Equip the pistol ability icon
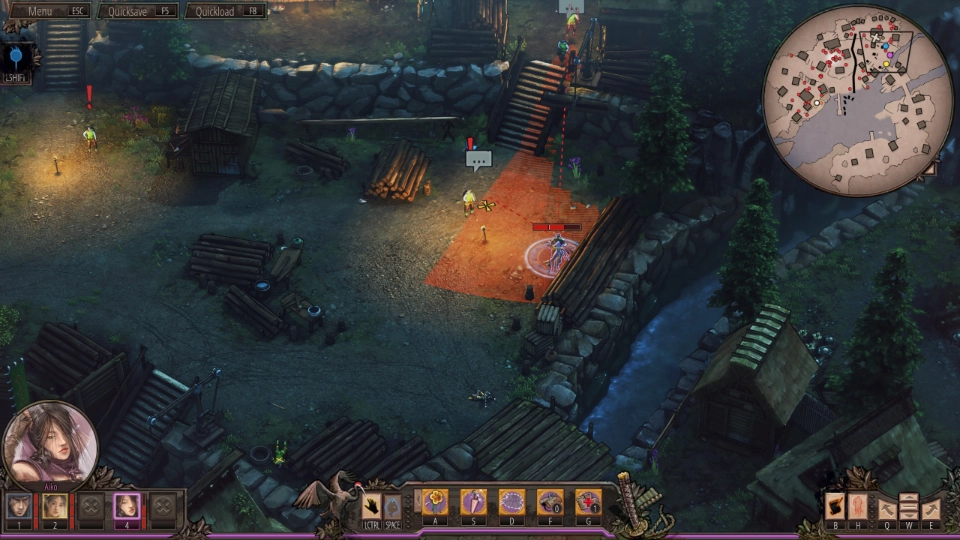This screenshot has height=540, width=960. click(550, 502)
